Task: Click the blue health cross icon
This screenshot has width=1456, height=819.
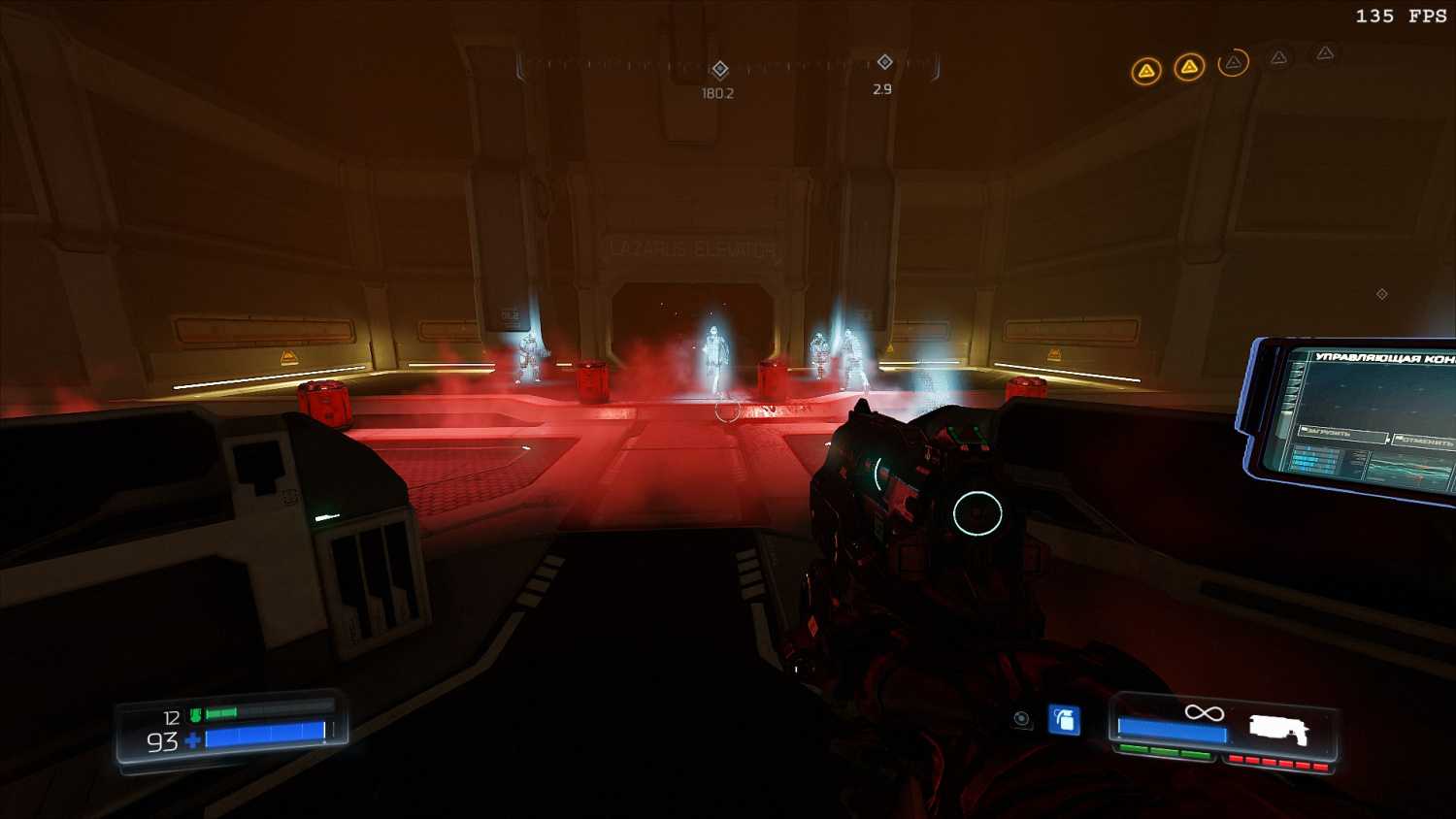Action: pos(192,741)
